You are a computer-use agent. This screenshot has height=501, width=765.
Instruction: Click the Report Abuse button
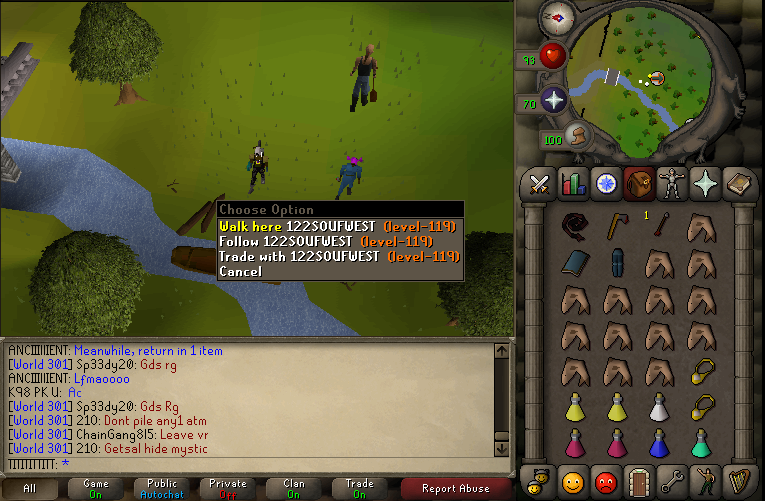point(456,489)
